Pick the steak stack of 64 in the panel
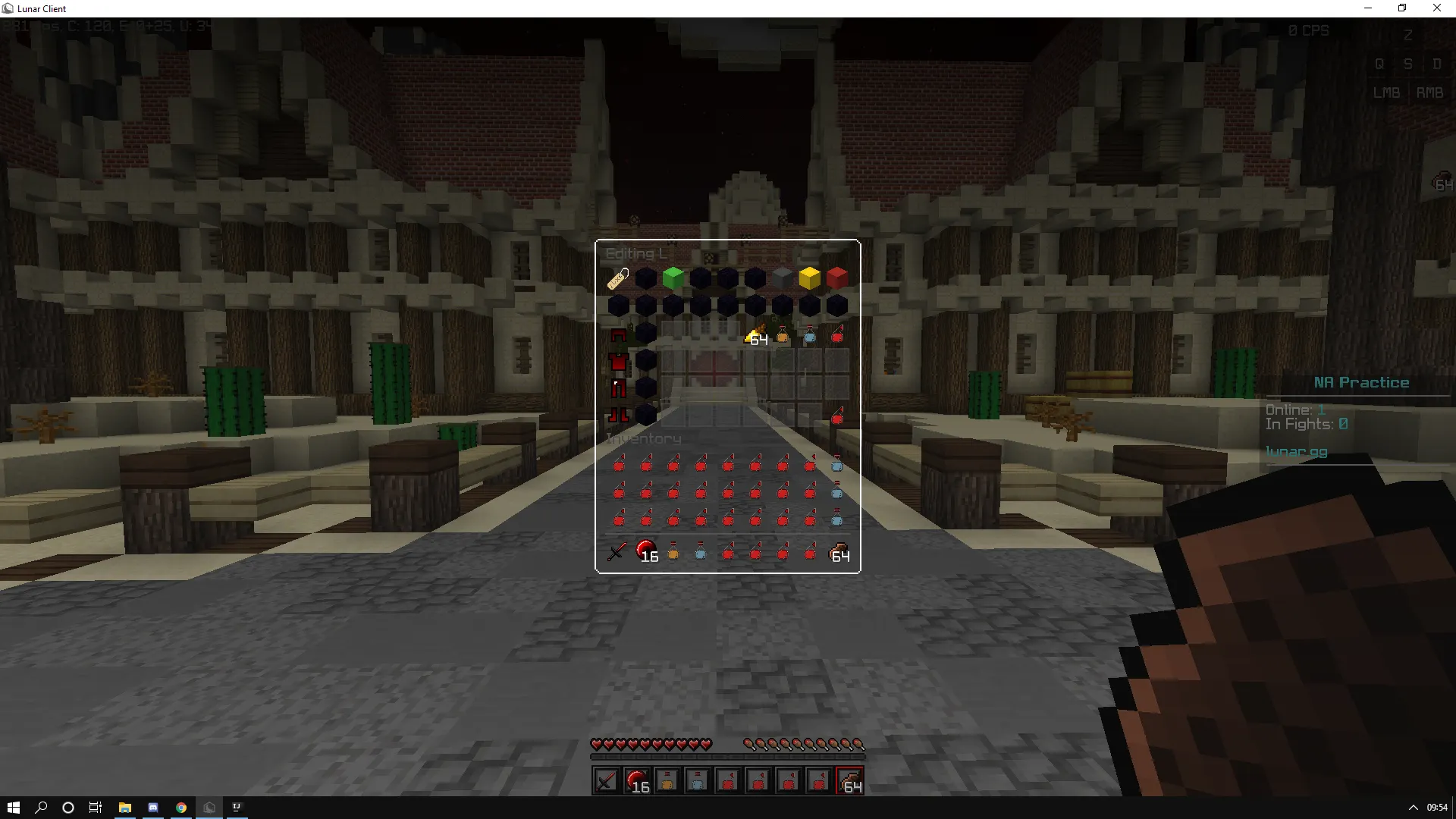Image resolution: width=1456 pixels, height=819 pixels. pos(839,552)
